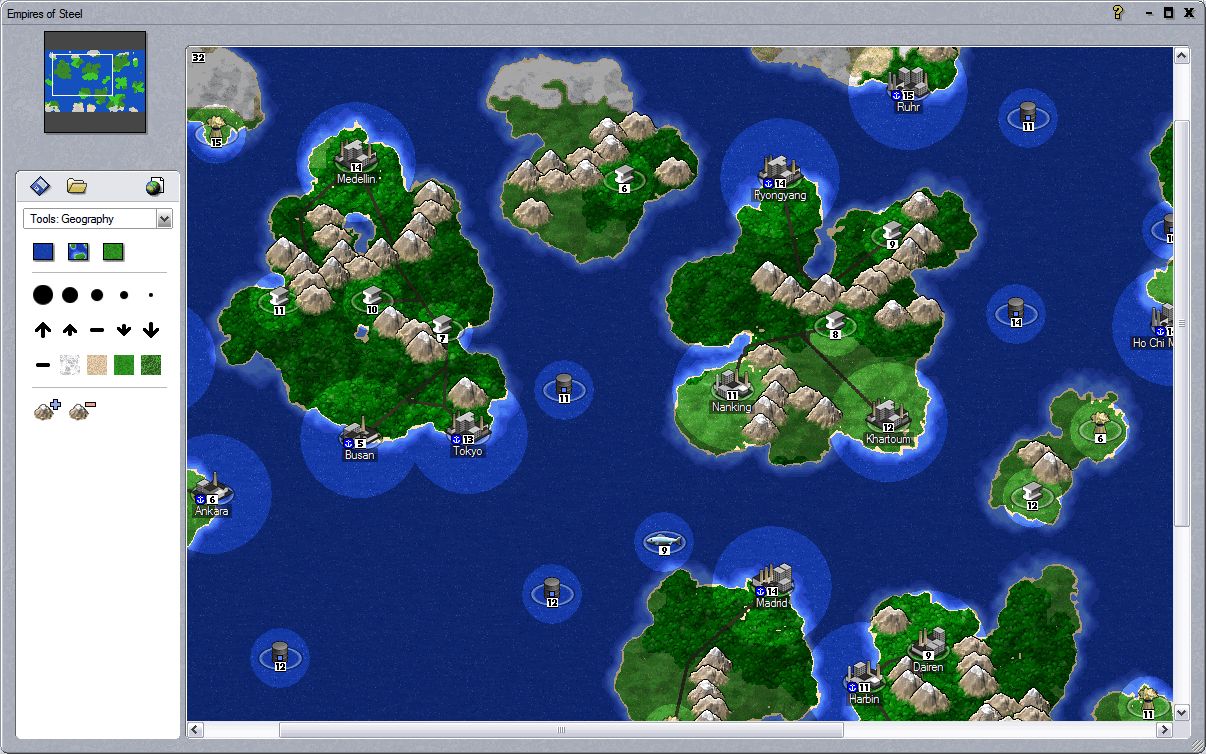Click the horizontal scrollbar right arrow

pos(1164,731)
